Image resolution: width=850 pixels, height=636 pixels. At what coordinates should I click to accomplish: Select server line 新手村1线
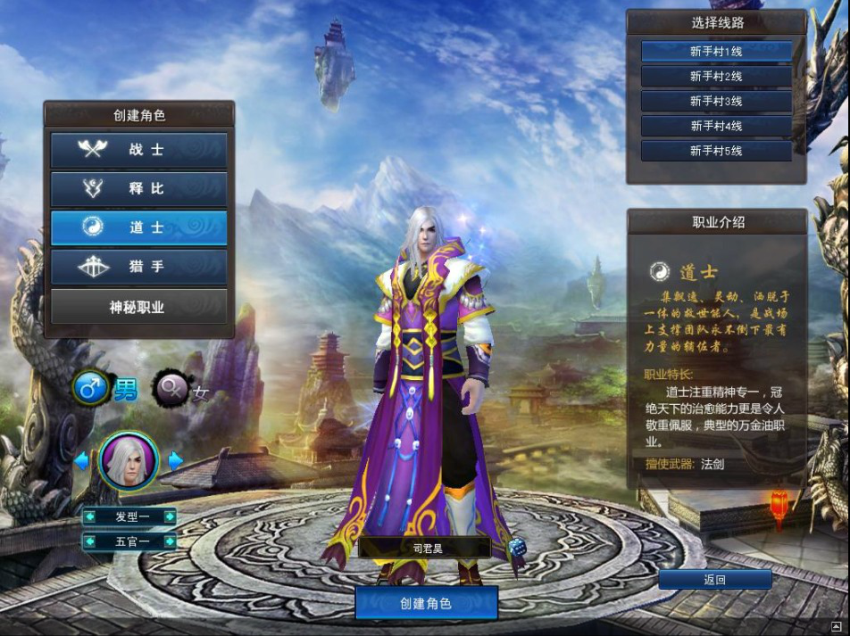(716, 50)
